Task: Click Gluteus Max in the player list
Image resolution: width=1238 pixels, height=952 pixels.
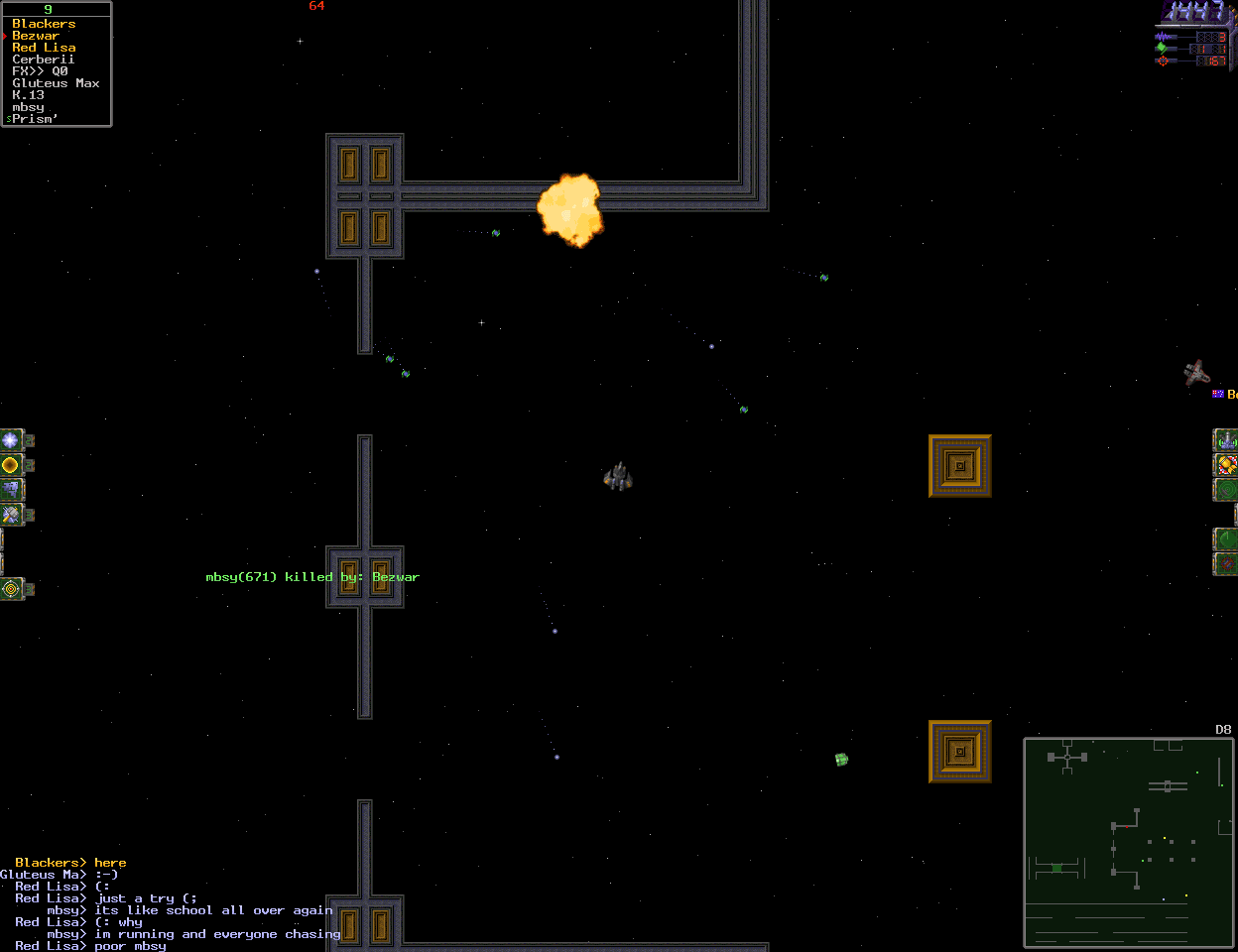Action: click(x=56, y=83)
